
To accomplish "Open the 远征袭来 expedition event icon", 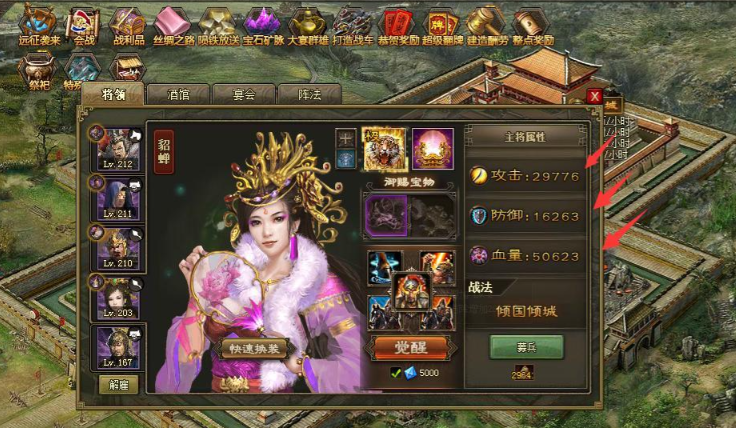I will tap(39, 22).
